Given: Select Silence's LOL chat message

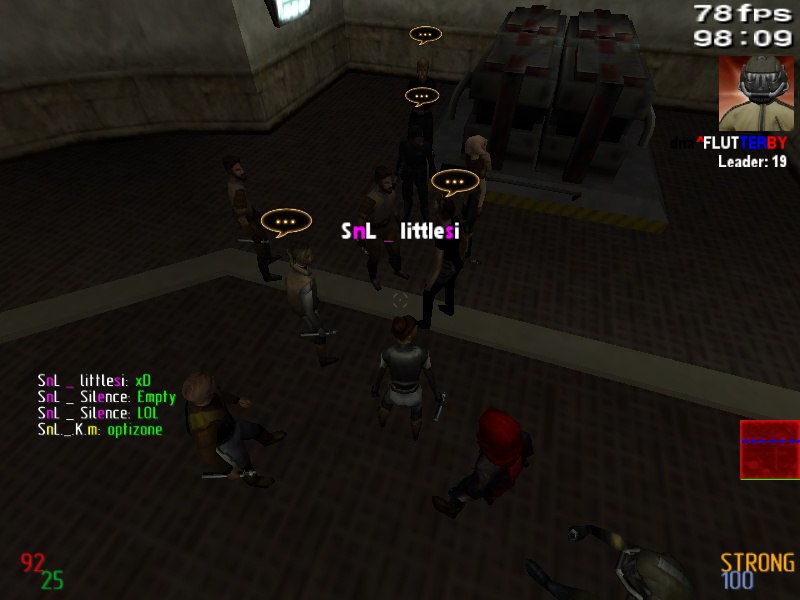Looking at the screenshot, I should click(97, 413).
